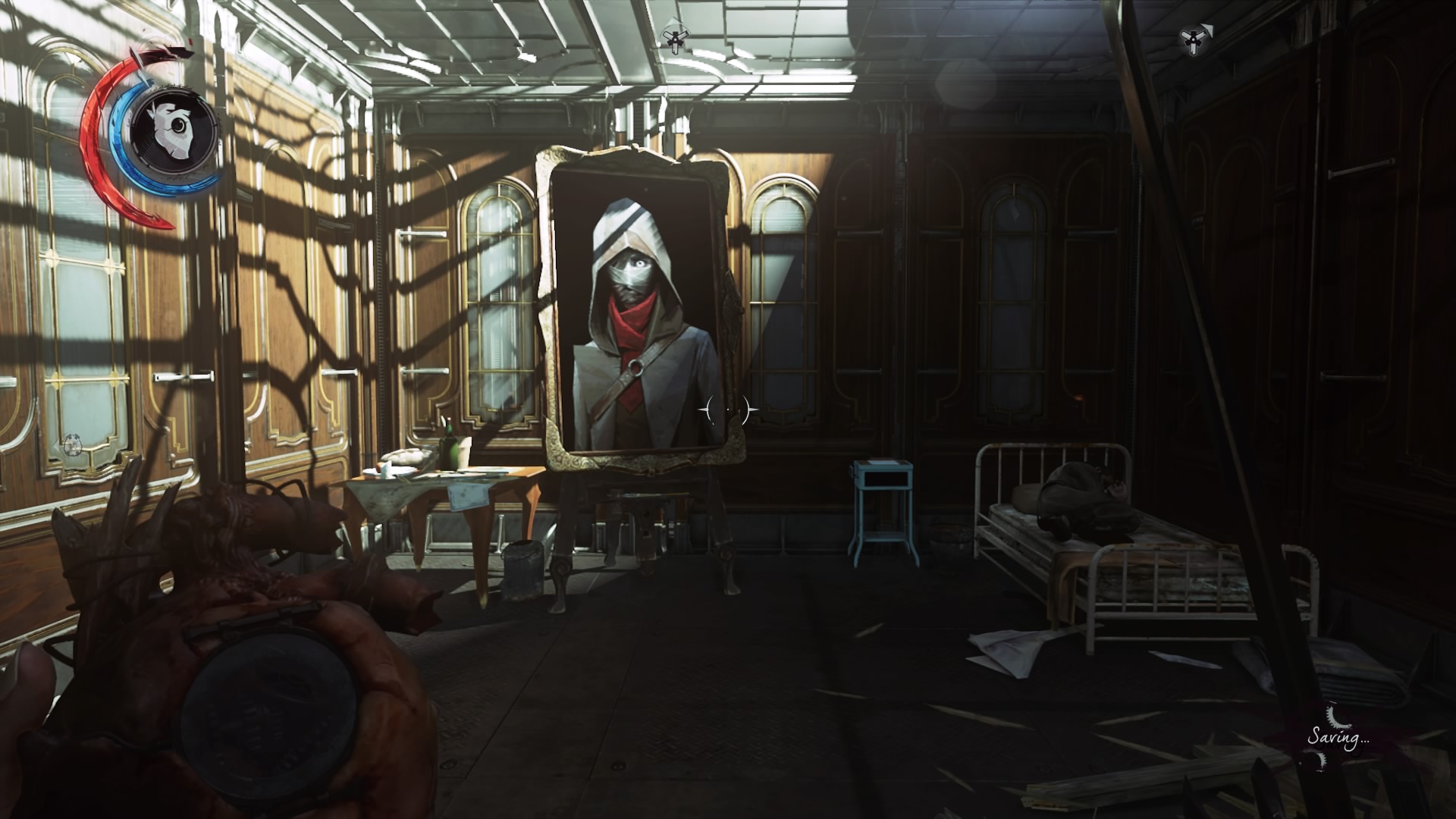The image size is (1456, 819).
Task: Select the bonecharm marker with the diagonal arrow
Action: pyautogui.click(x=1194, y=40)
